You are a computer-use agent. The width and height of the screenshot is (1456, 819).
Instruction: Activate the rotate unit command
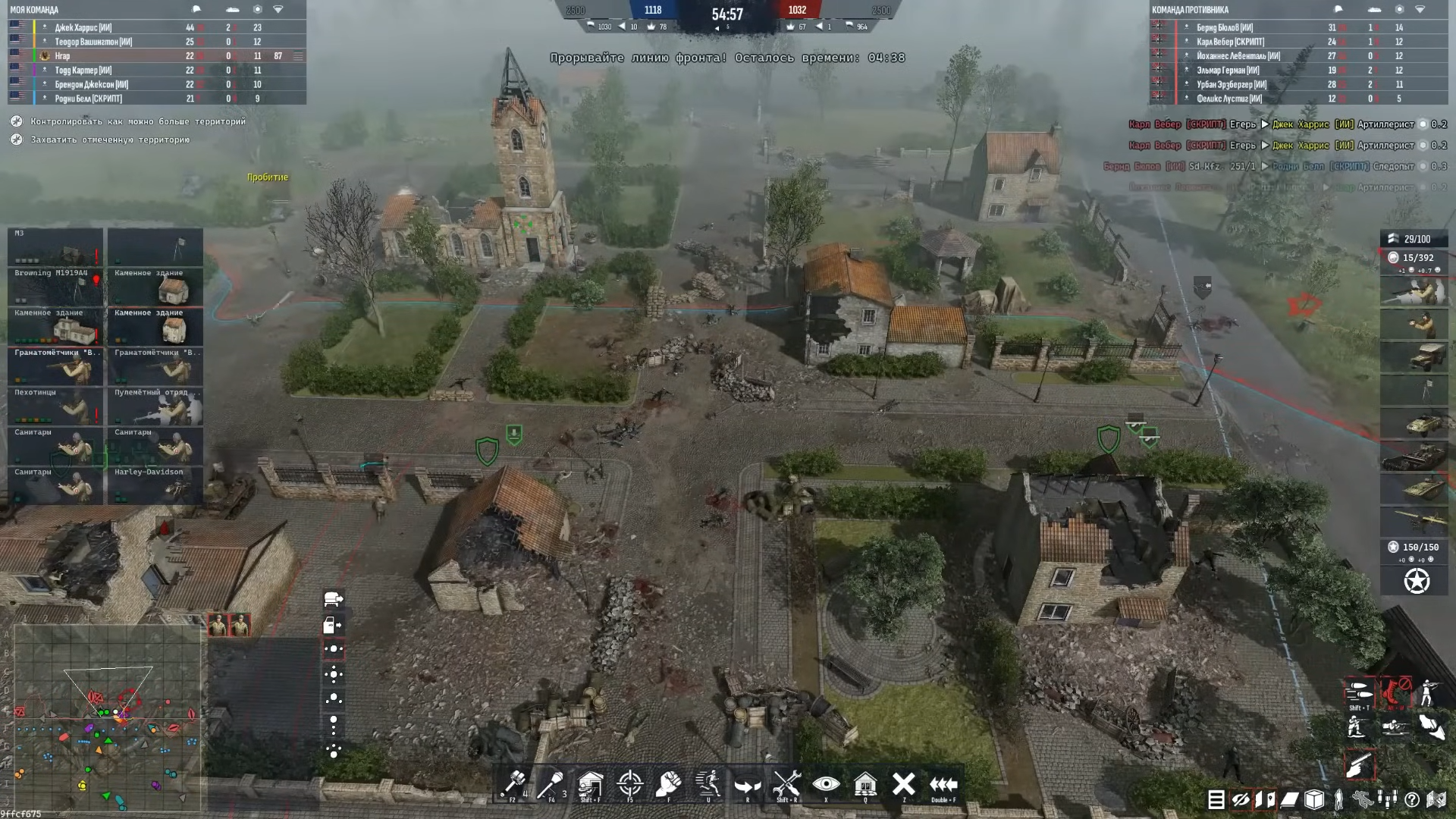747,786
